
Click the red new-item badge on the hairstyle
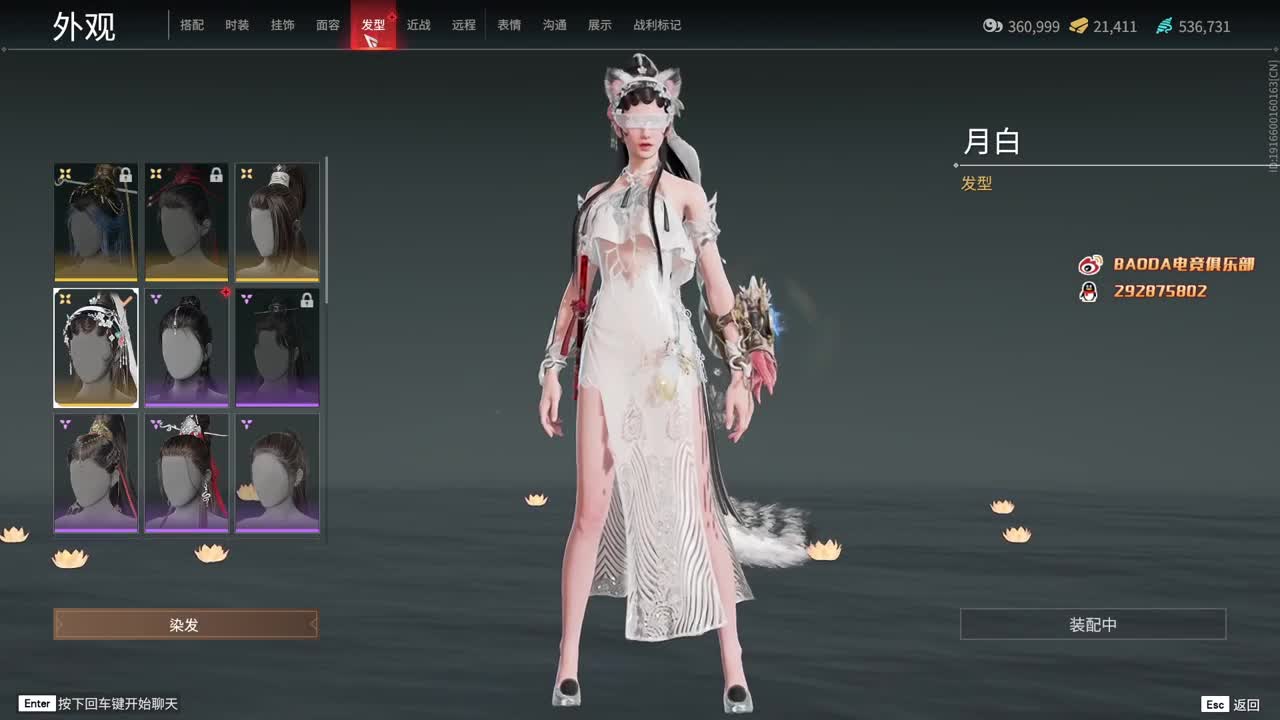227,293
